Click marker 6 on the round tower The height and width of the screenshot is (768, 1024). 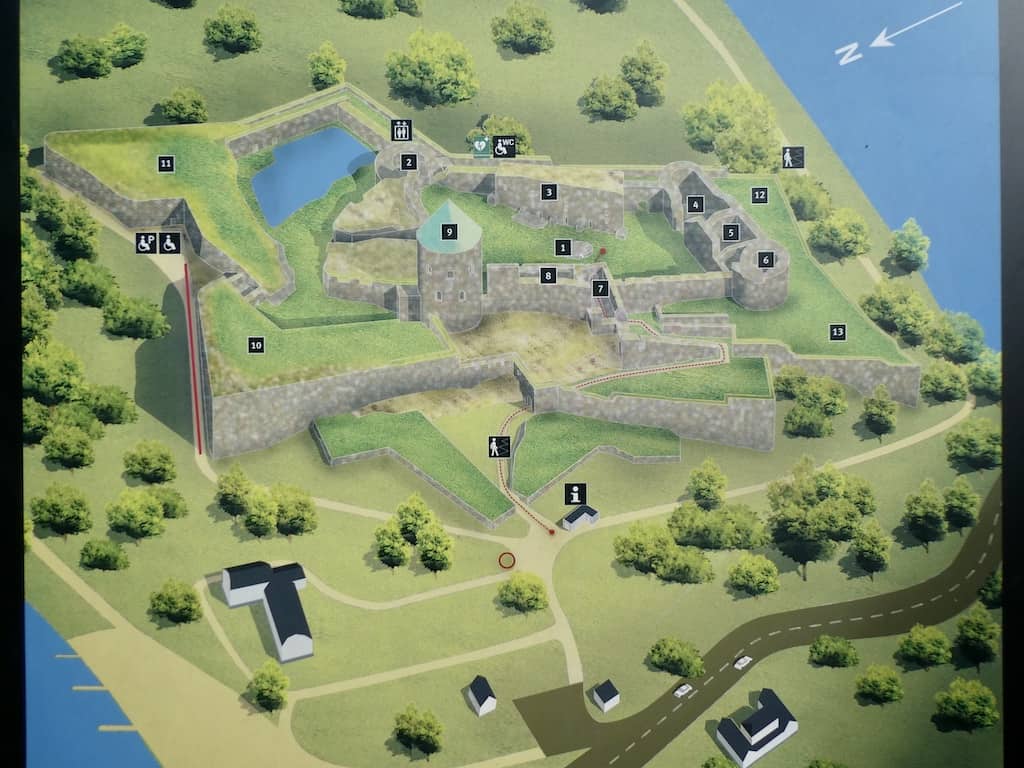pos(766,260)
